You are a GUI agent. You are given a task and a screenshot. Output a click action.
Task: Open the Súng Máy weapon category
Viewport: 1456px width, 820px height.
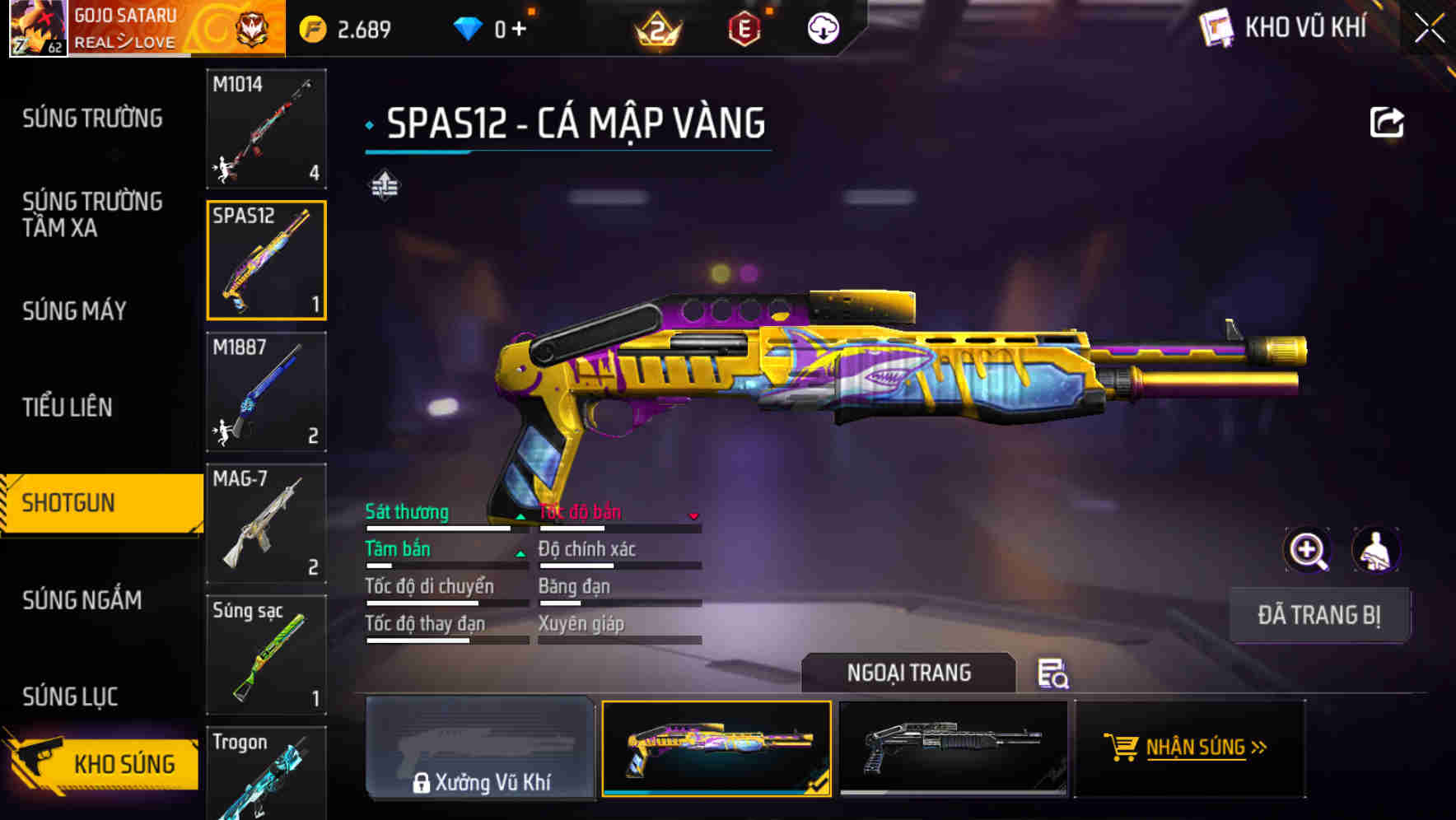click(x=74, y=311)
